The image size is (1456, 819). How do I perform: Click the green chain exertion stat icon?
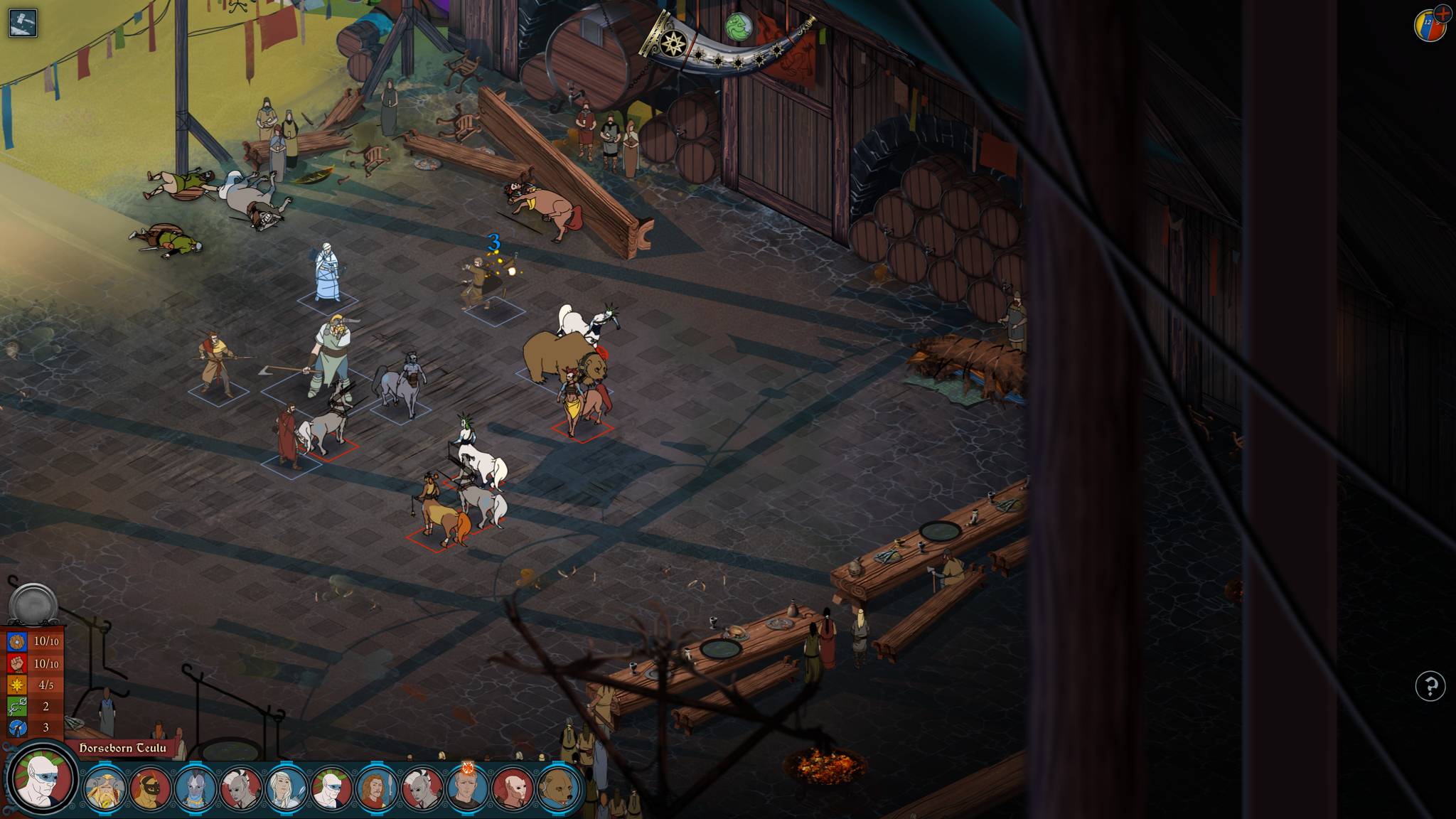[x=17, y=706]
